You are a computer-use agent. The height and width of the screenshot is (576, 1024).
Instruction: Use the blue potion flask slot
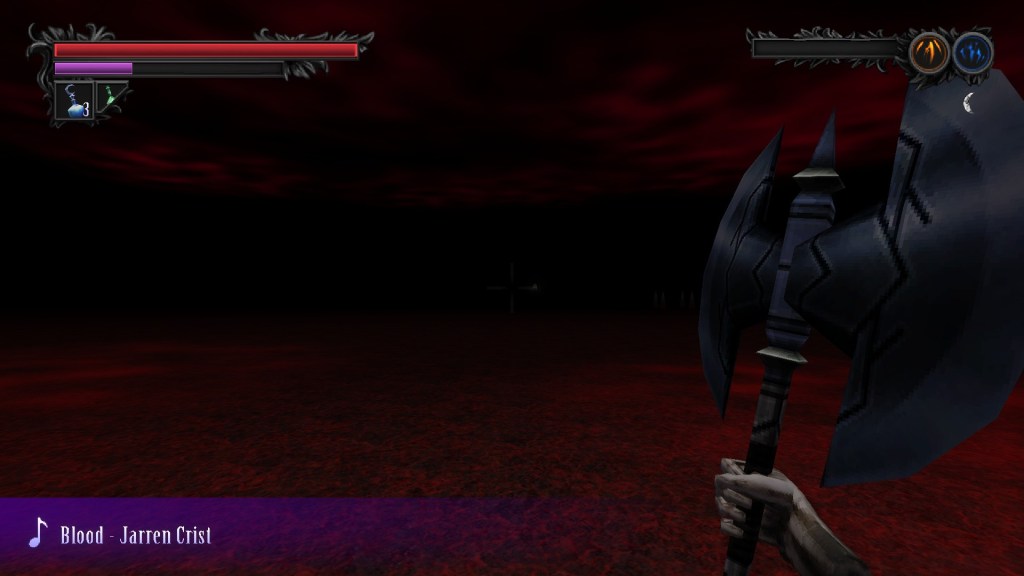74,100
